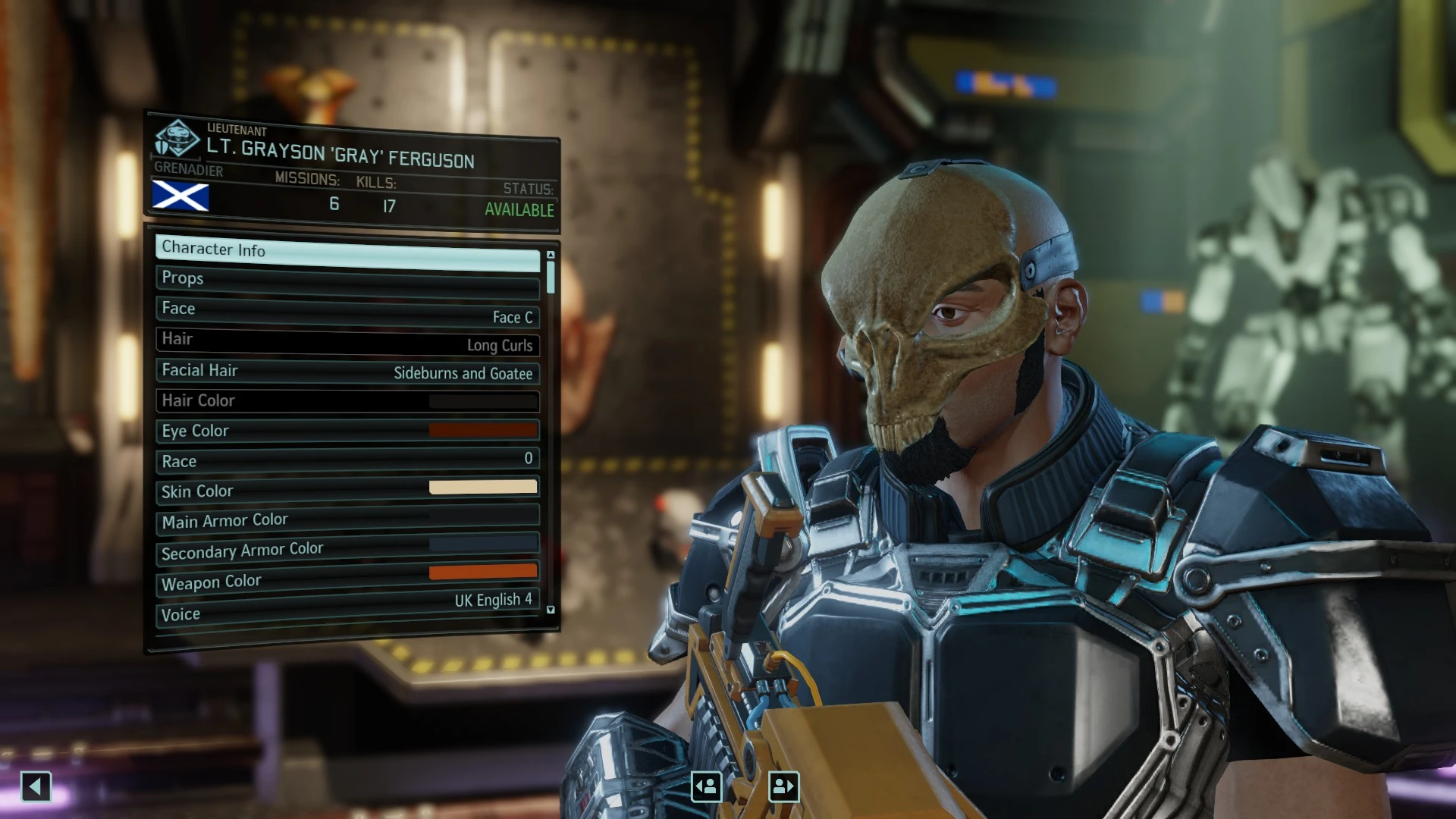
Task: Click the scrollbar up arrow
Action: tap(551, 253)
